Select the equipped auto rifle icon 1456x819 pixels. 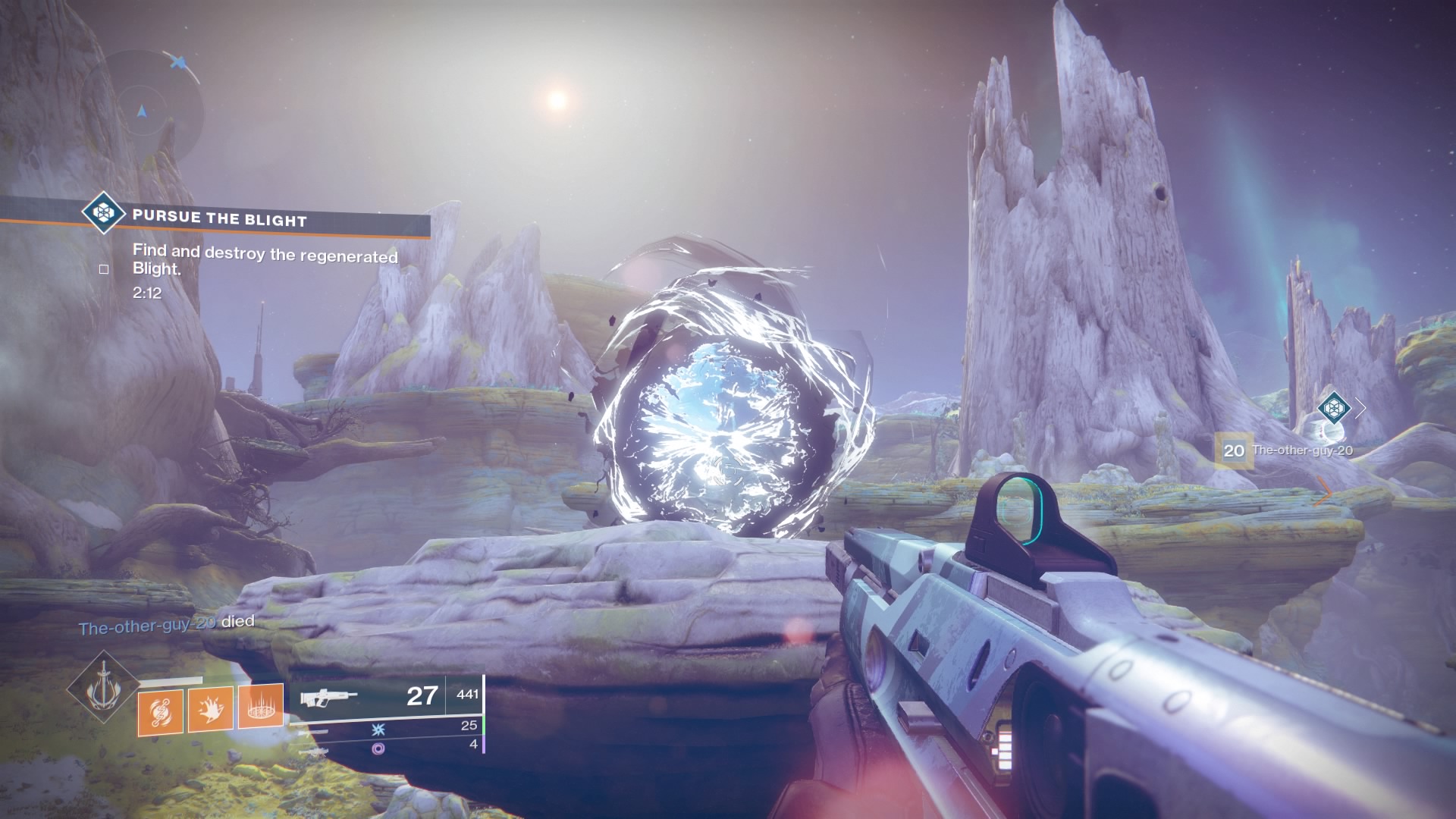pyautogui.click(x=328, y=698)
